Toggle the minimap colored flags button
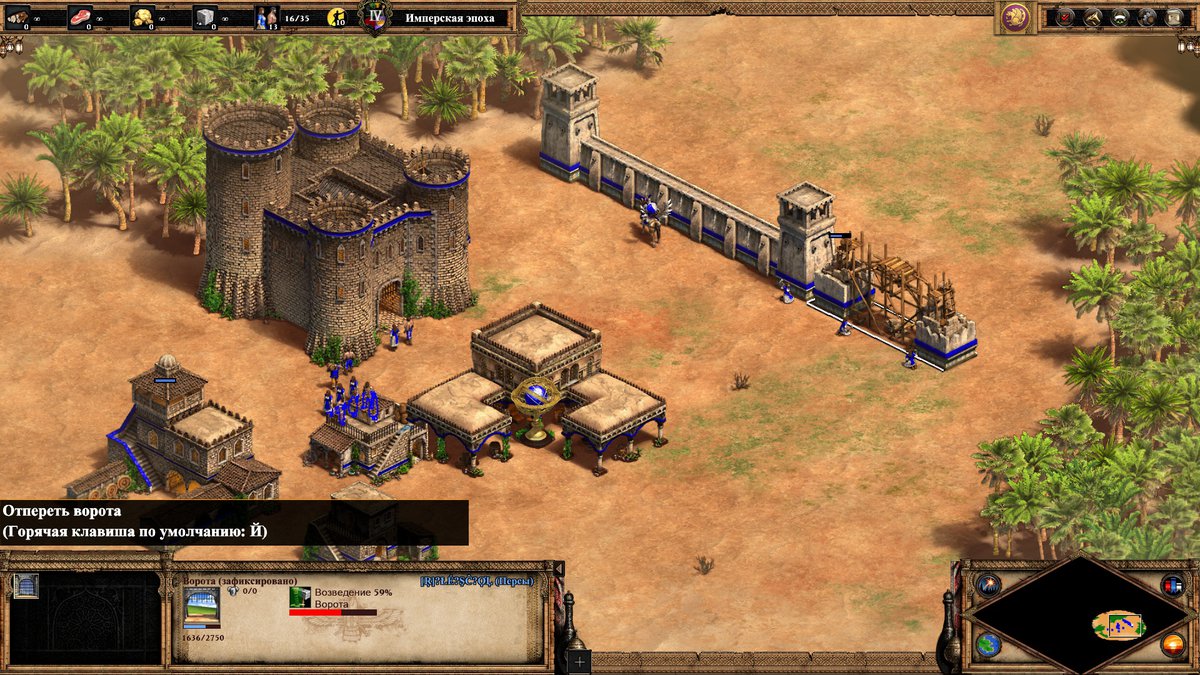Screen dimensions: 1200x675 point(1172,585)
